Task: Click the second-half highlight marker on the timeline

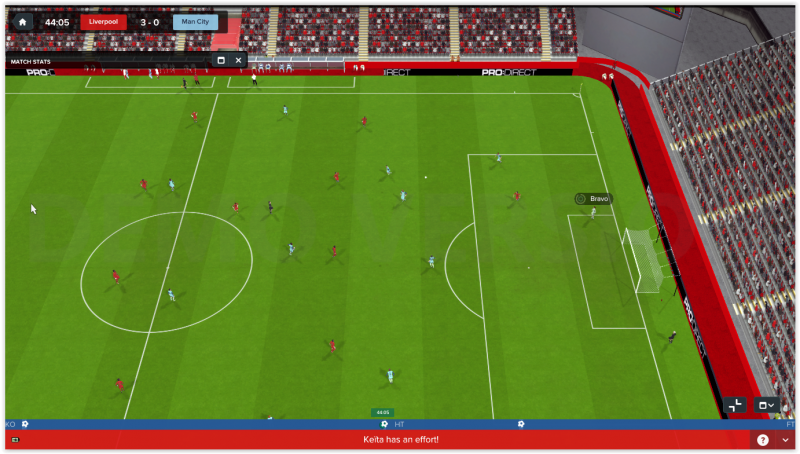Action: pyautogui.click(x=521, y=424)
